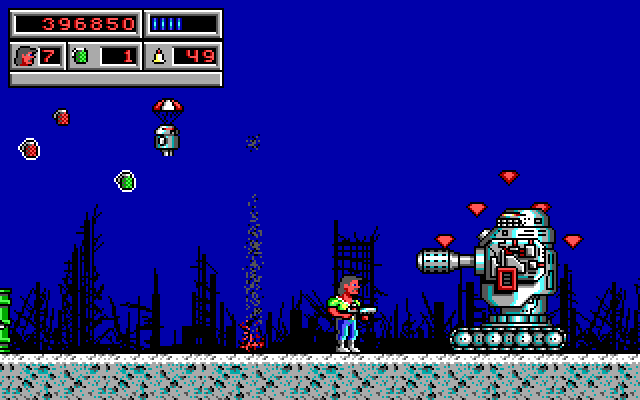
Task: Select the green grenade icon in the HUD
Action: coord(82,56)
